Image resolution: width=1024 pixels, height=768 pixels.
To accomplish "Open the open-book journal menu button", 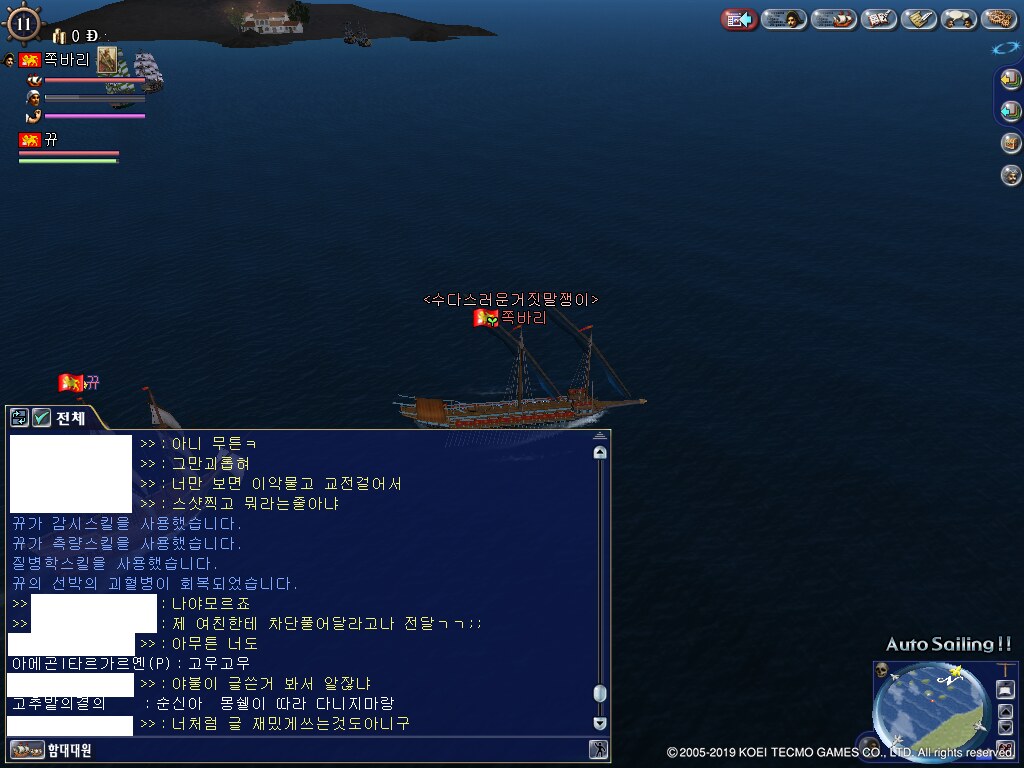I will click(x=879, y=19).
